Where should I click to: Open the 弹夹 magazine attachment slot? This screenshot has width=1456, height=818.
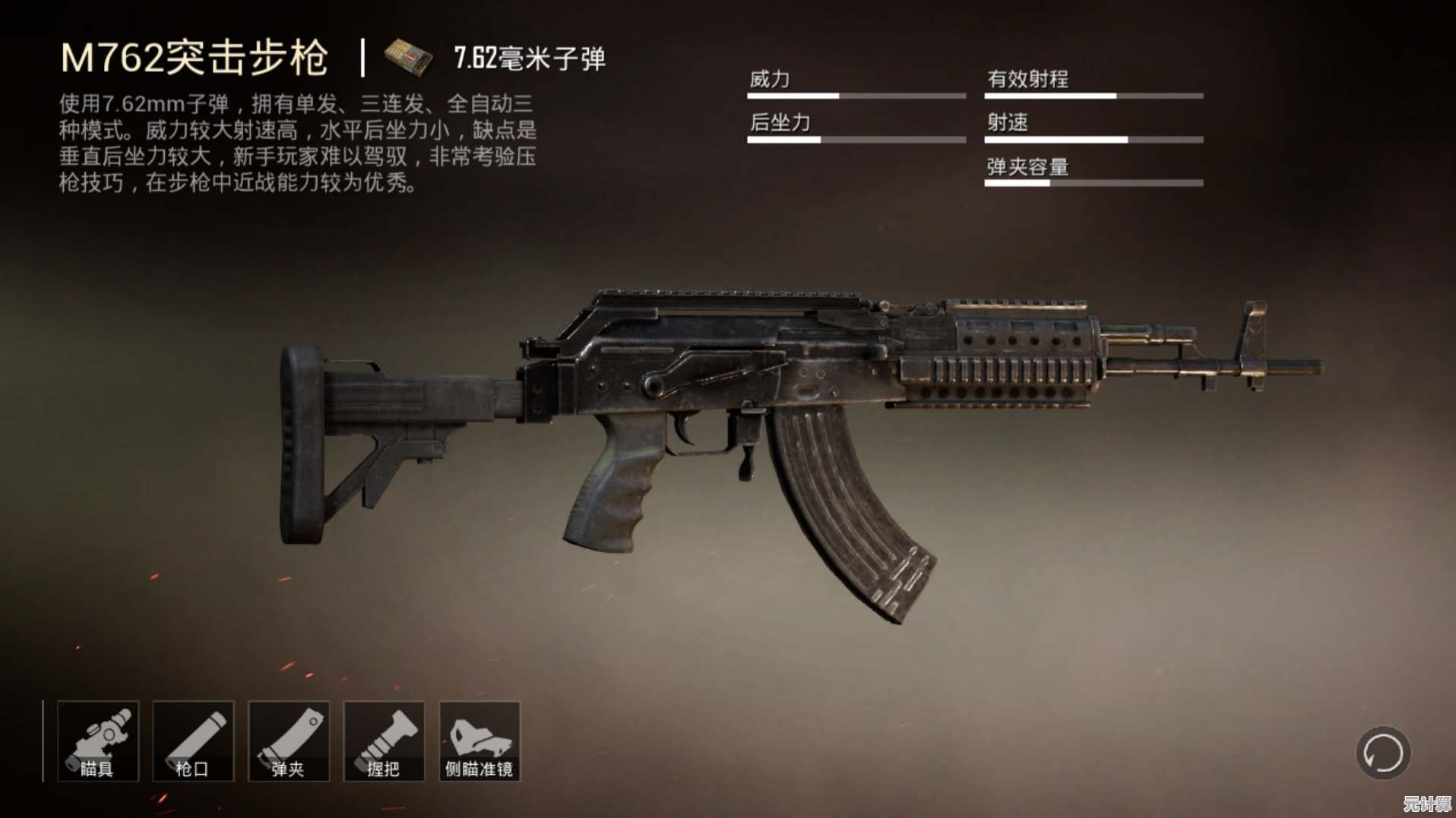289,741
